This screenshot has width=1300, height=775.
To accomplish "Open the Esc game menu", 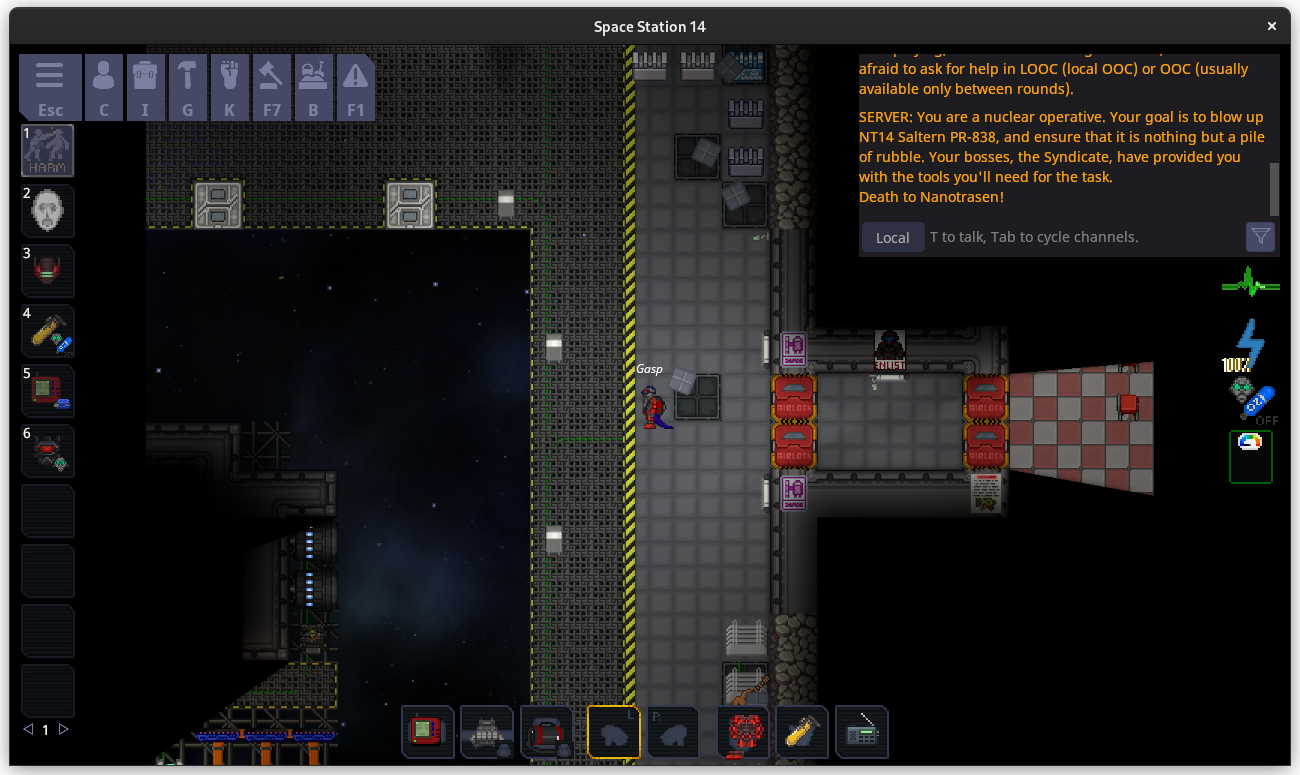I will click(50, 87).
